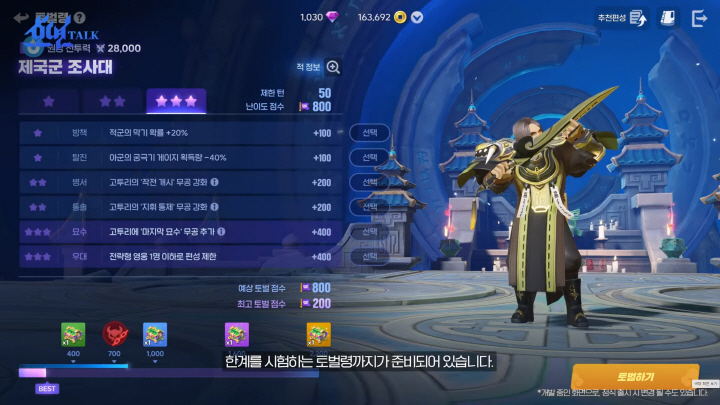The image size is (720, 405).
Task: Go back using the arrow
Action: [x=20, y=17]
